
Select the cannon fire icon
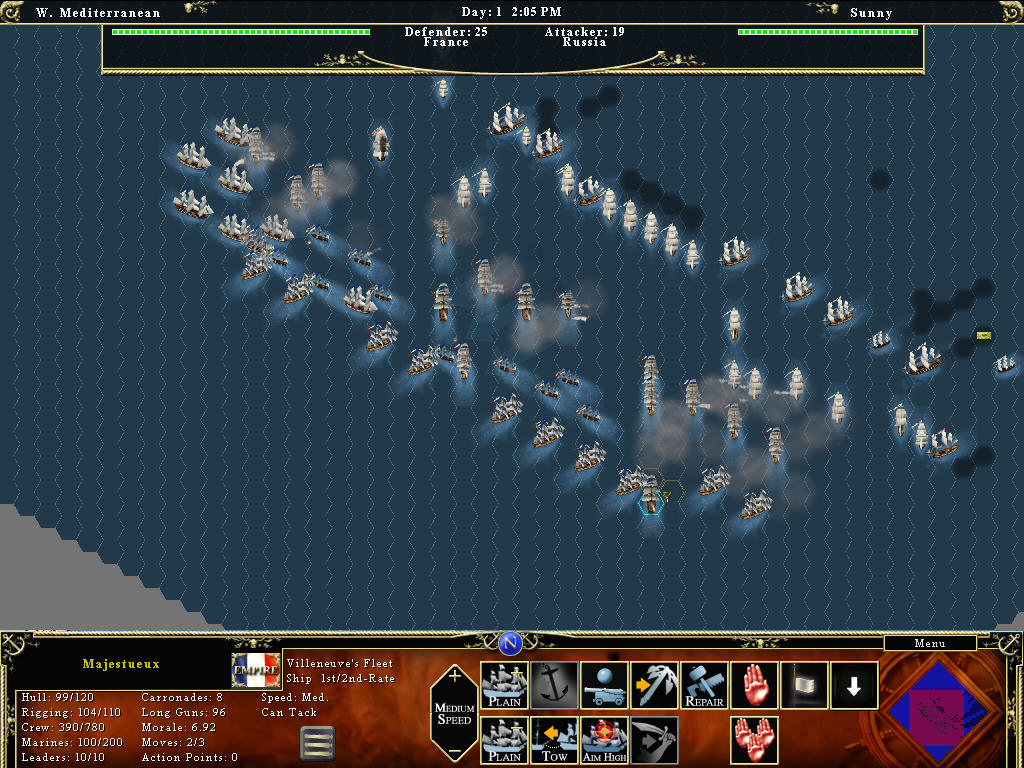pyautogui.click(x=605, y=685)
